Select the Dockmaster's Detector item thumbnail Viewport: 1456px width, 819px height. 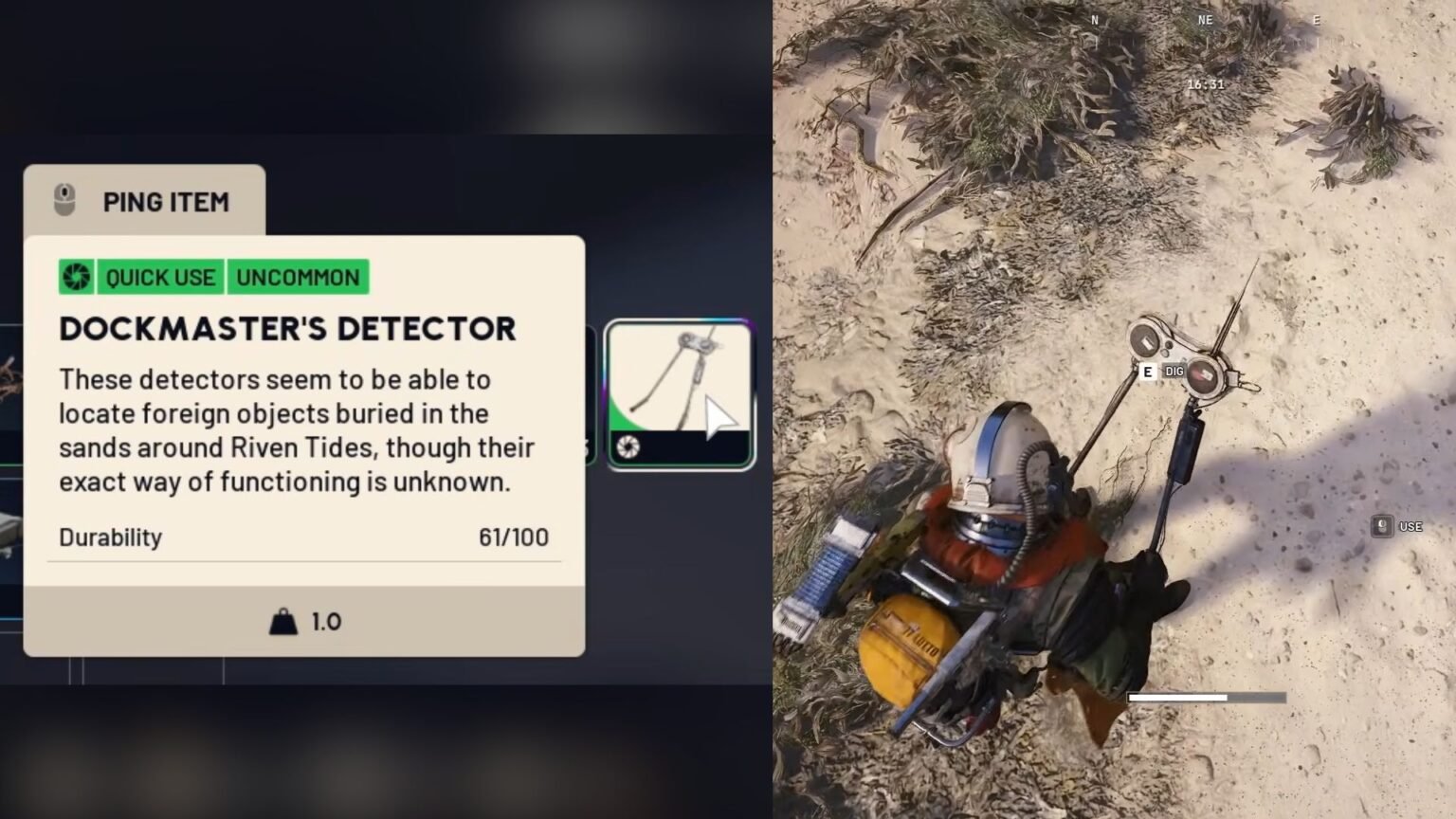click(x=680, y=389)
